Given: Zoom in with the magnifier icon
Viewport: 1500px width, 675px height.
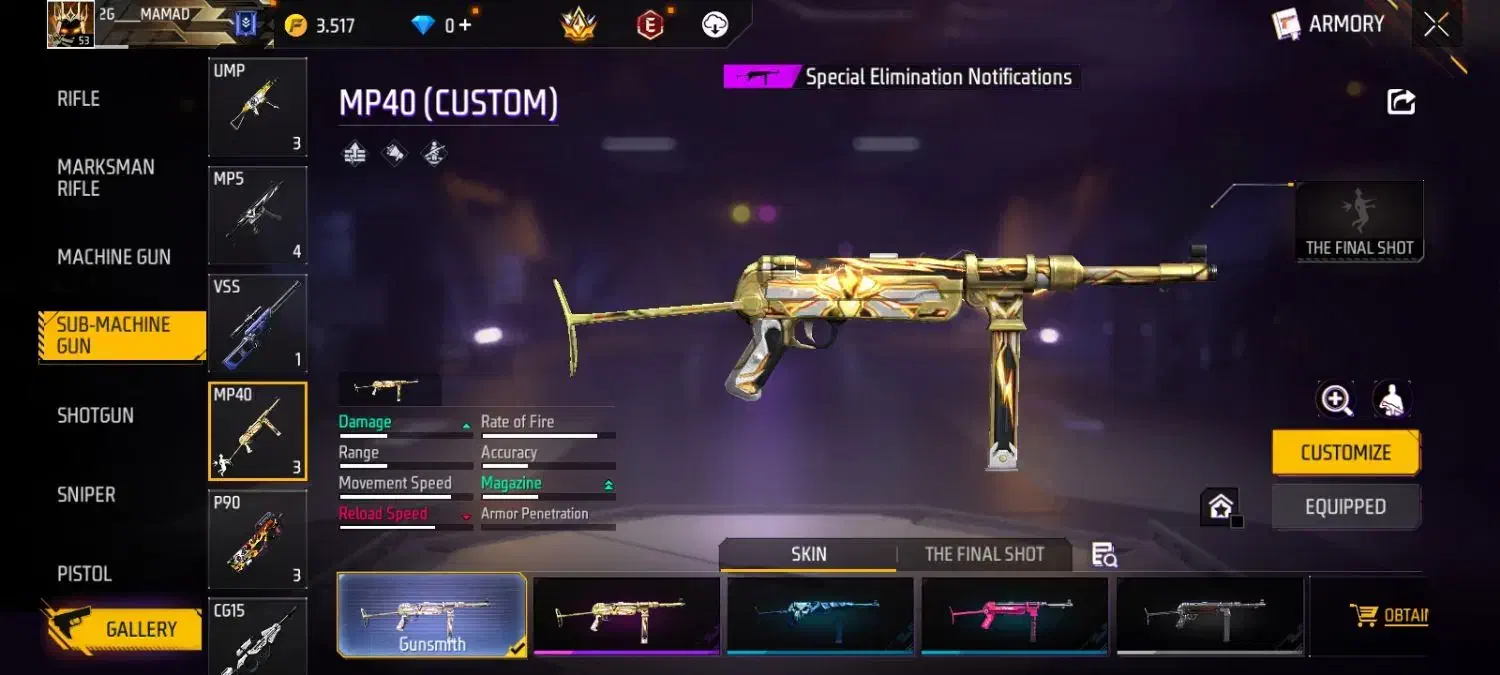Looking at the screenshot, I should 1336,400.
